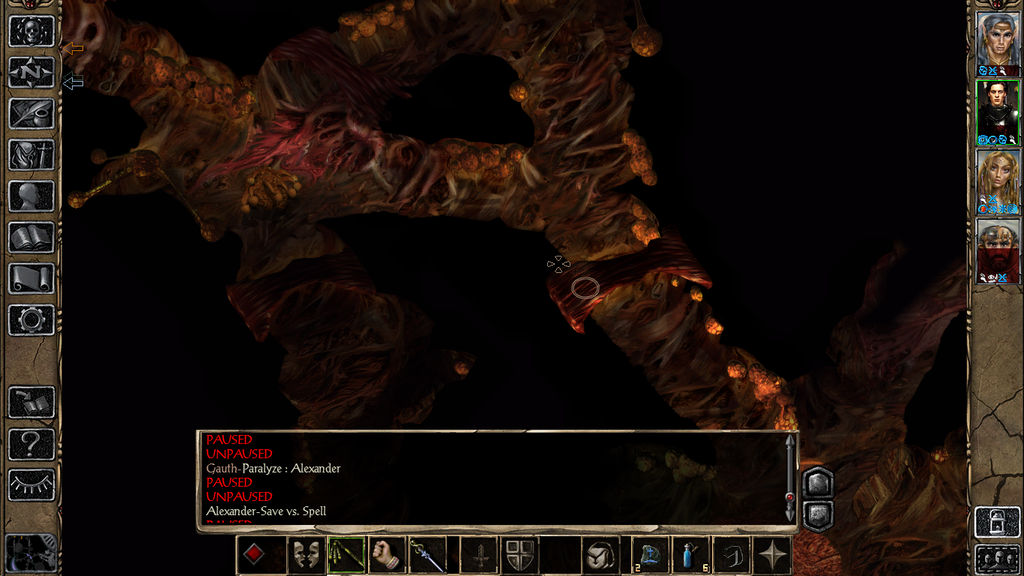Select the blue wand quick slot
Image resolution: width=1024 pixels, height=576 pixels.
click(x=428, y=555)
